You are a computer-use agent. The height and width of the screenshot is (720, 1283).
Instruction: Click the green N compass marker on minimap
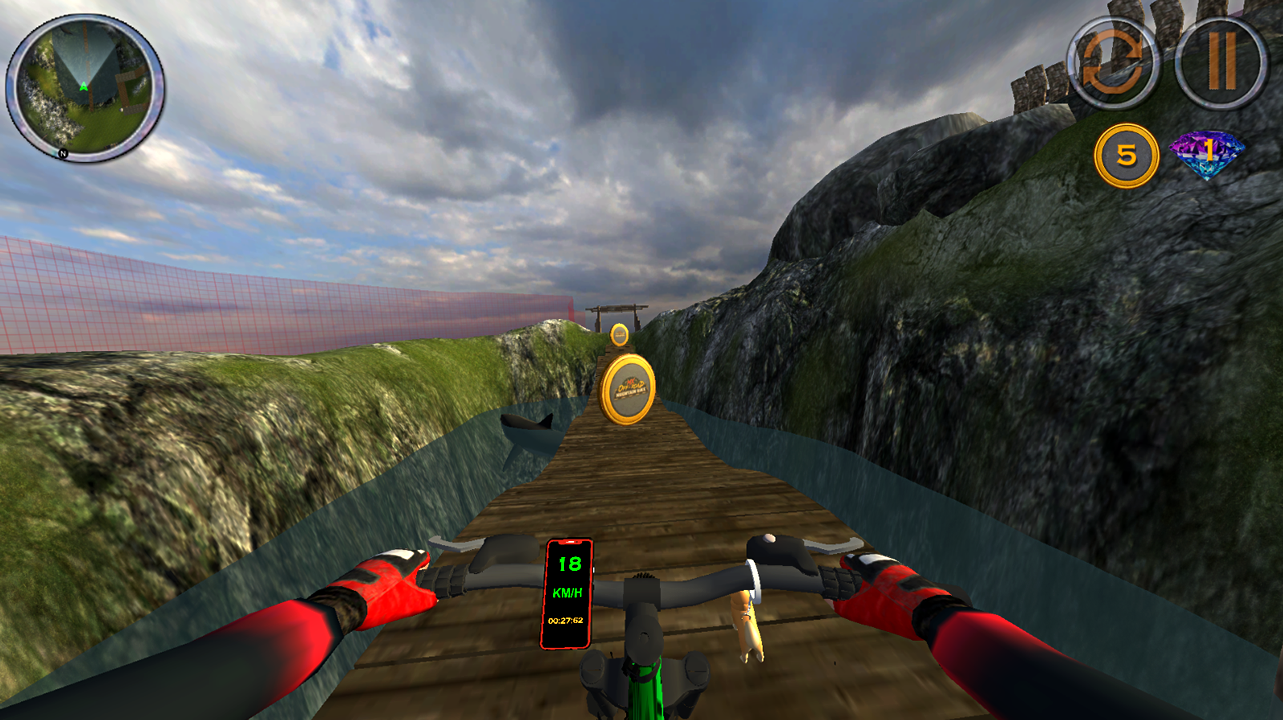click(64, 152)
